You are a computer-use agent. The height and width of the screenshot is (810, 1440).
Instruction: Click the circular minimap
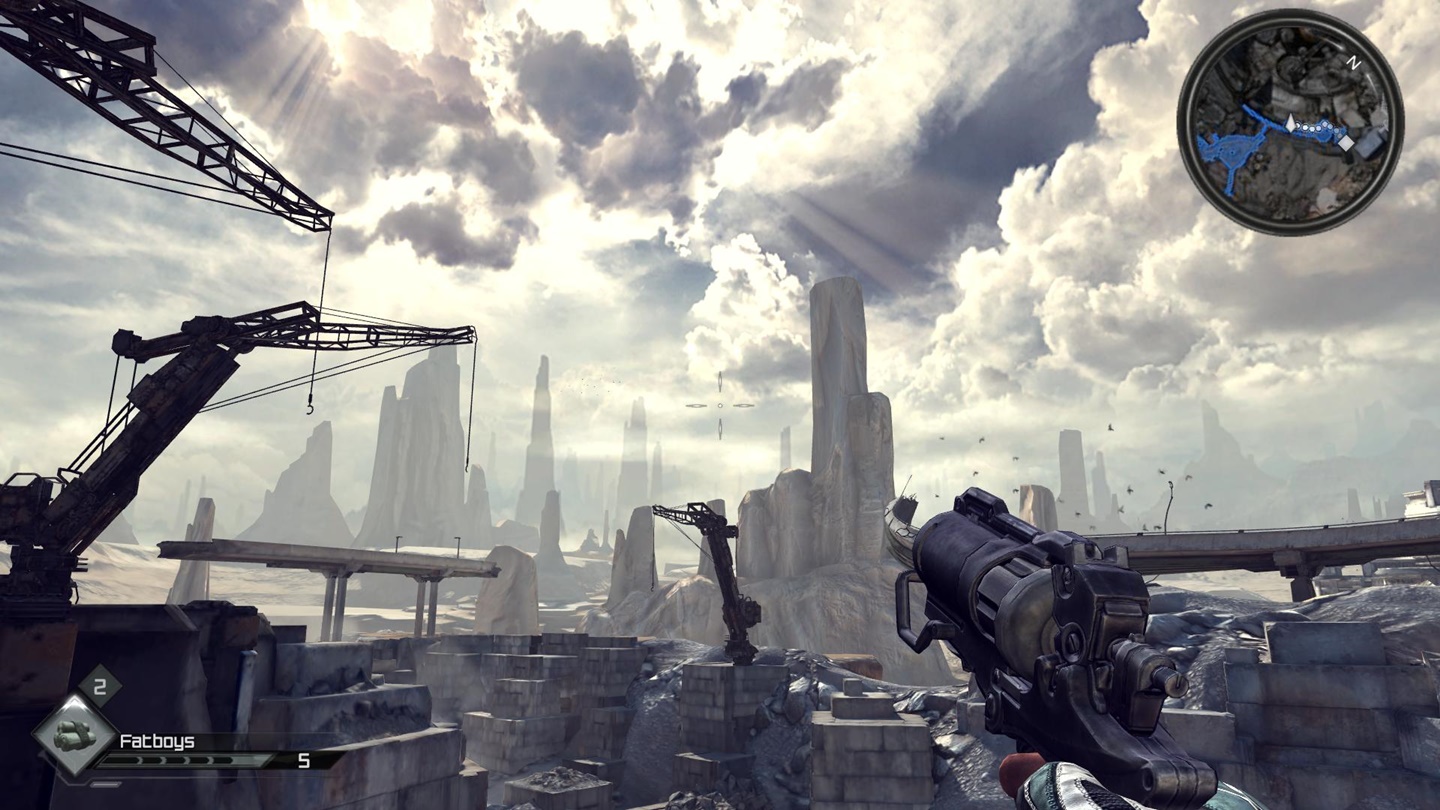(x=1290, y=121)
